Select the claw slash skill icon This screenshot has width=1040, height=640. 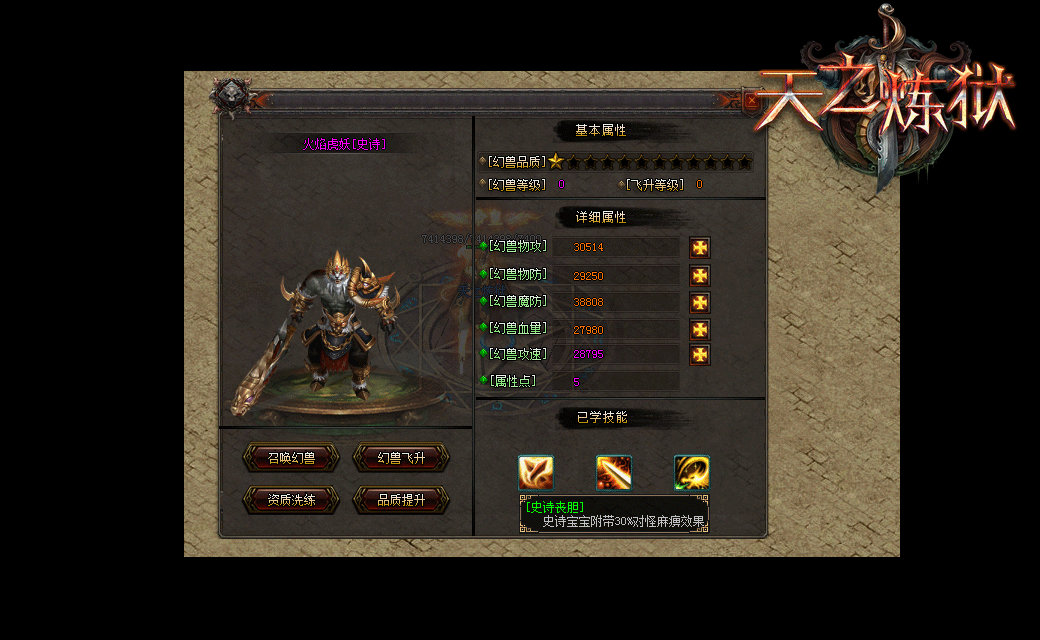click(536, 472)
